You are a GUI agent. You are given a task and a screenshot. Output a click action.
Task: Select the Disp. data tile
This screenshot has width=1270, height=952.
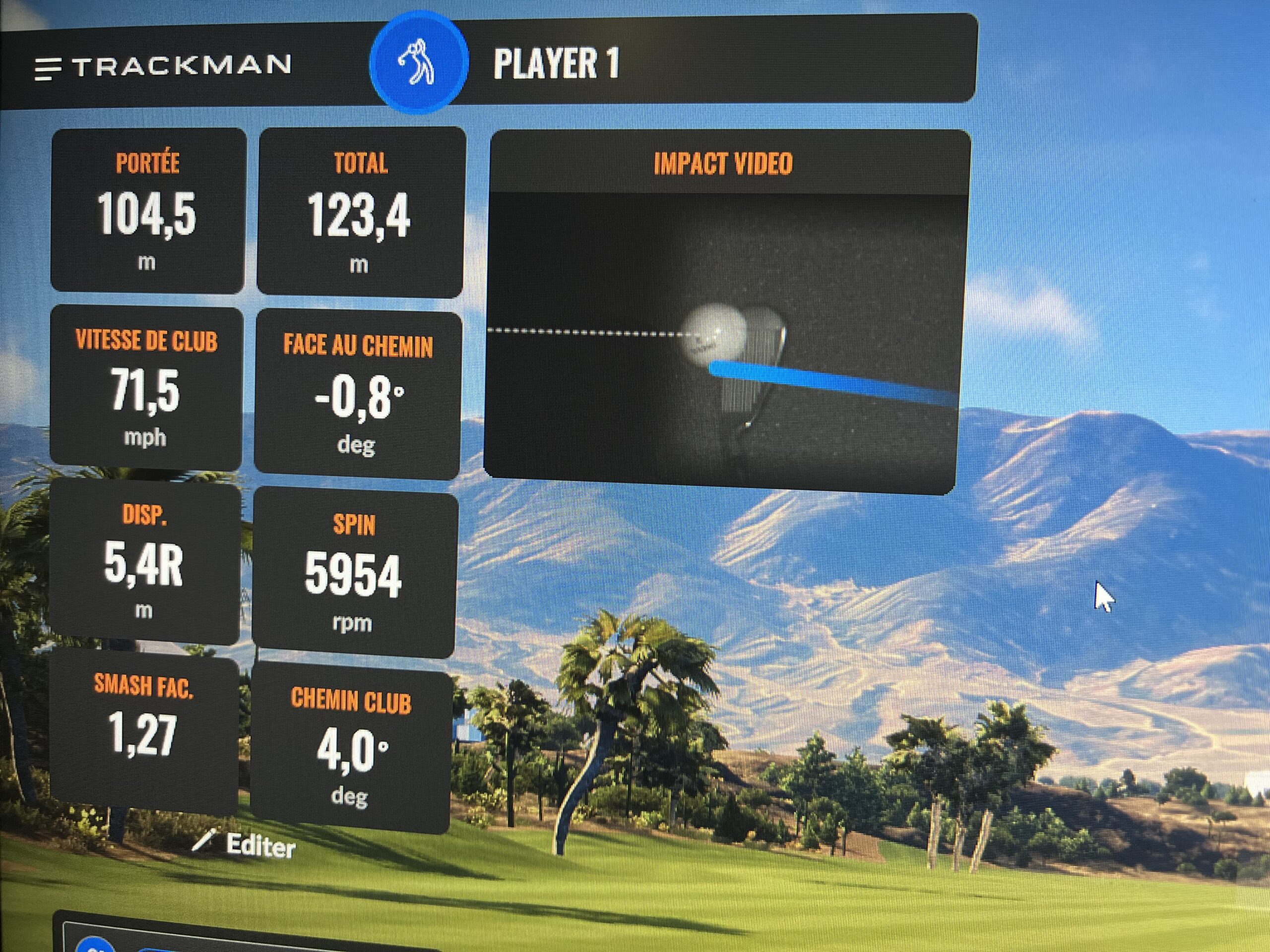coord(143,563)
